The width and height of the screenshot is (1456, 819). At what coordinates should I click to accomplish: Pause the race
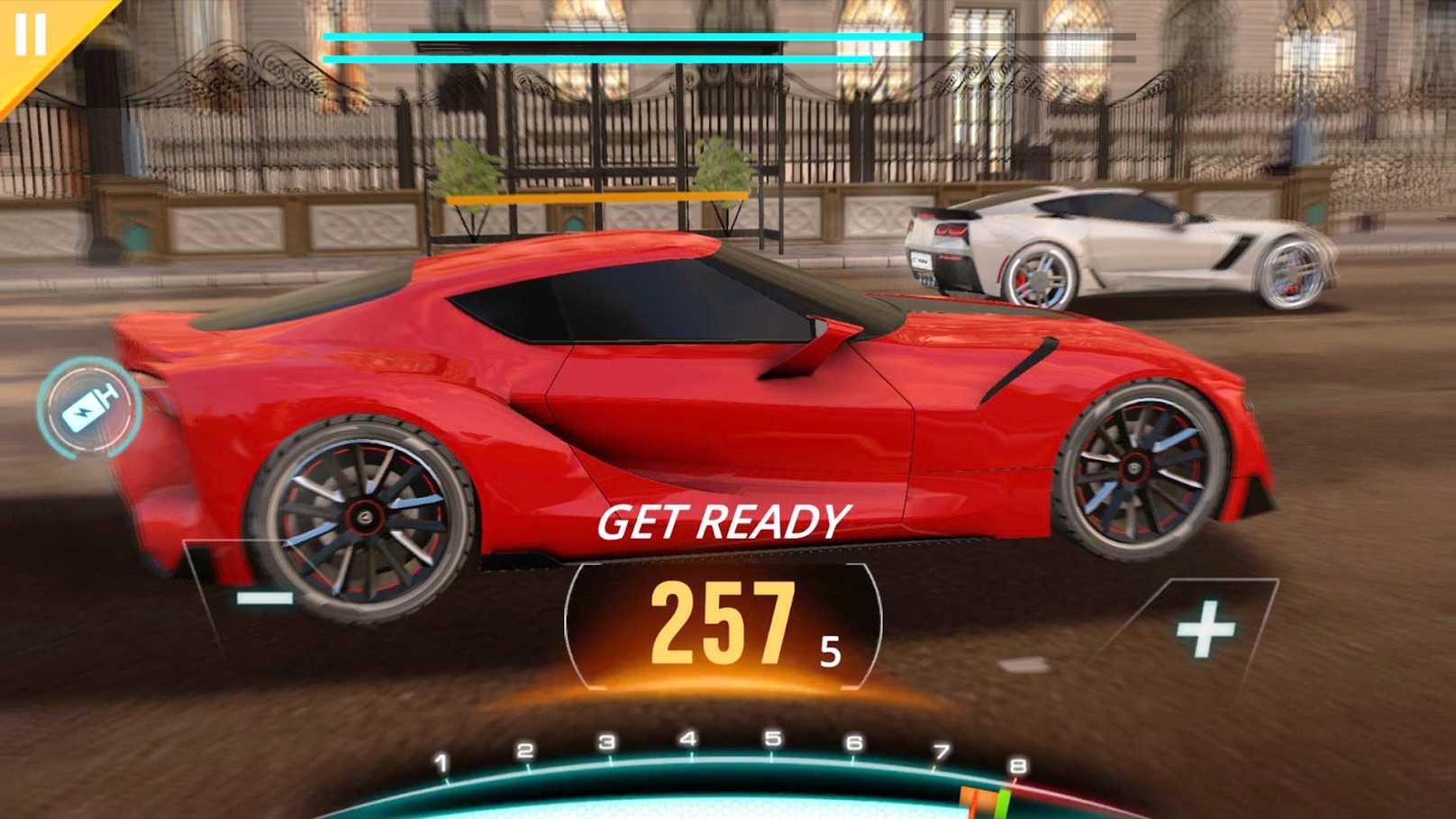coord(30,32)
